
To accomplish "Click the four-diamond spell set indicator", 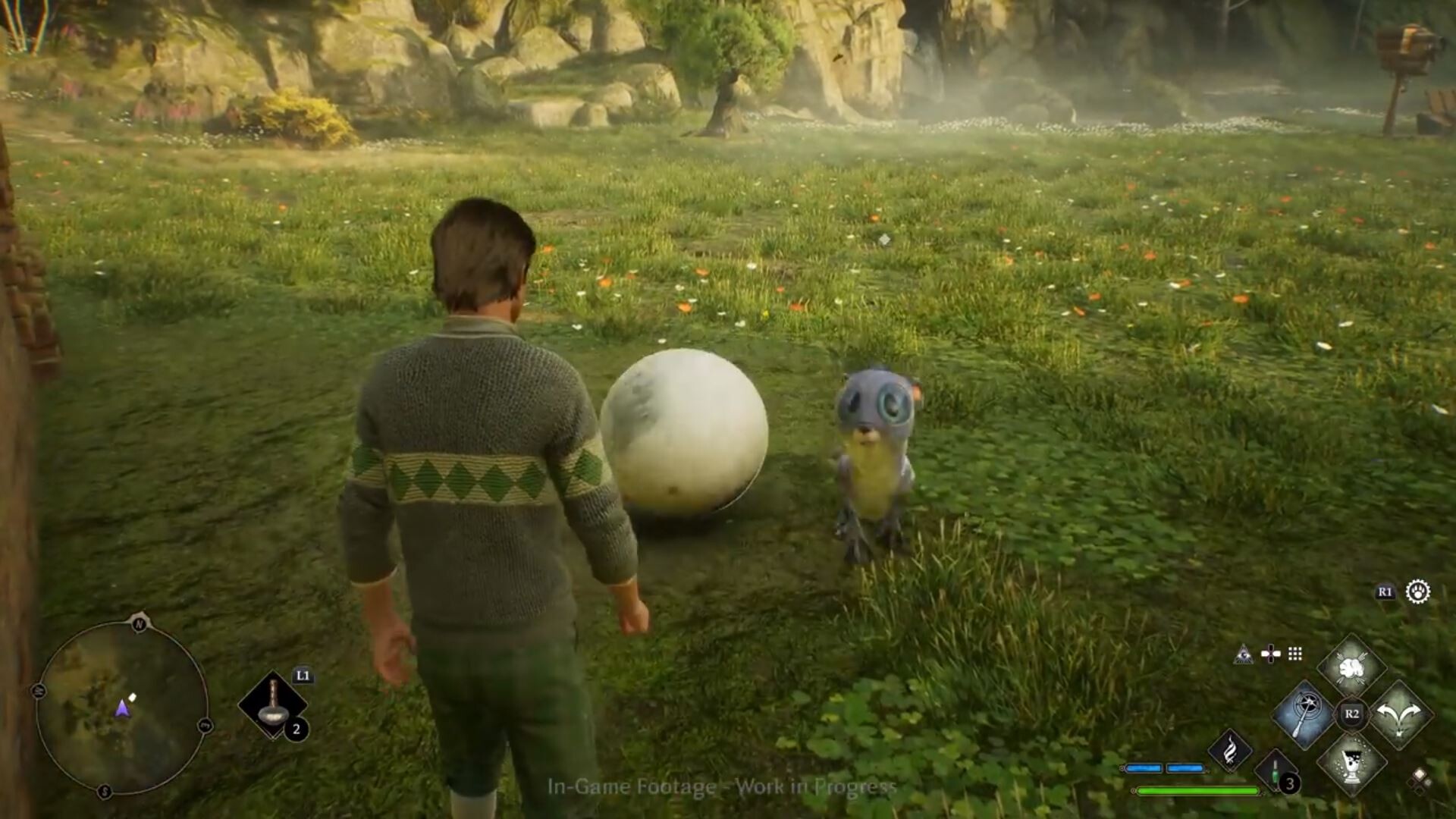I will tap(1419, 779).
